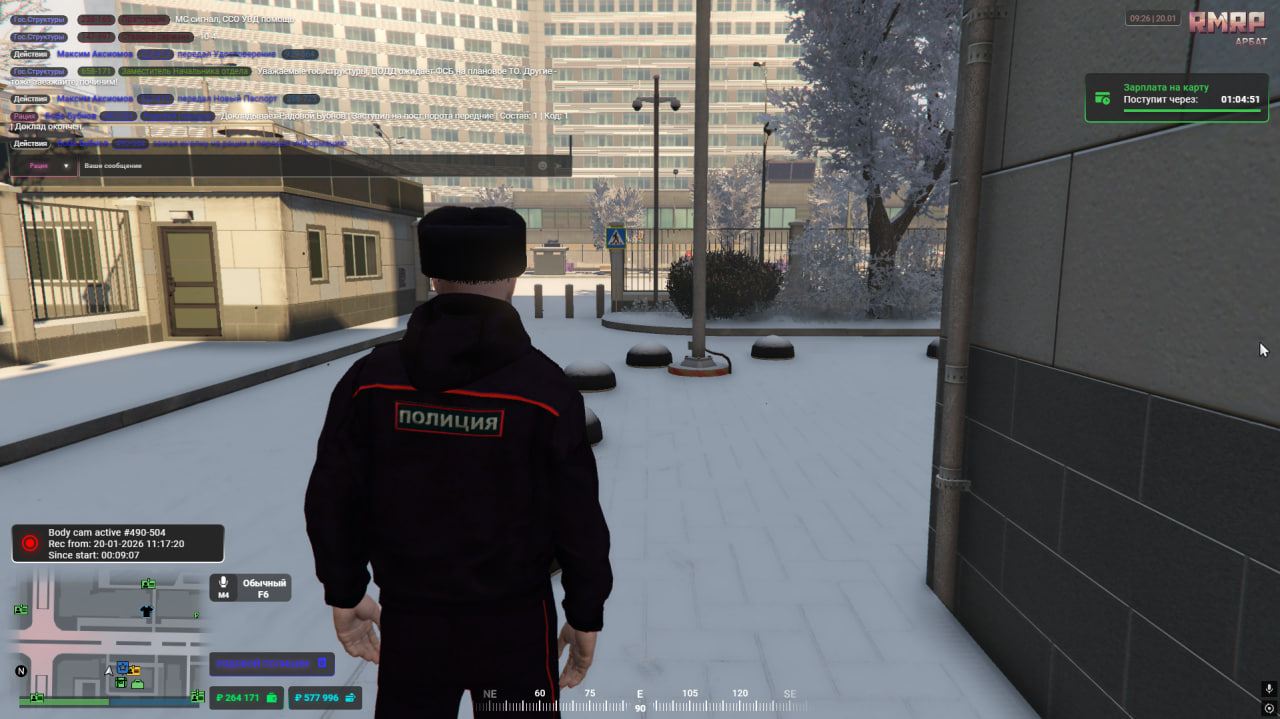Send the chat message with the arrow button
This screenshot has height=719, width=1280.
pos(559,166)
